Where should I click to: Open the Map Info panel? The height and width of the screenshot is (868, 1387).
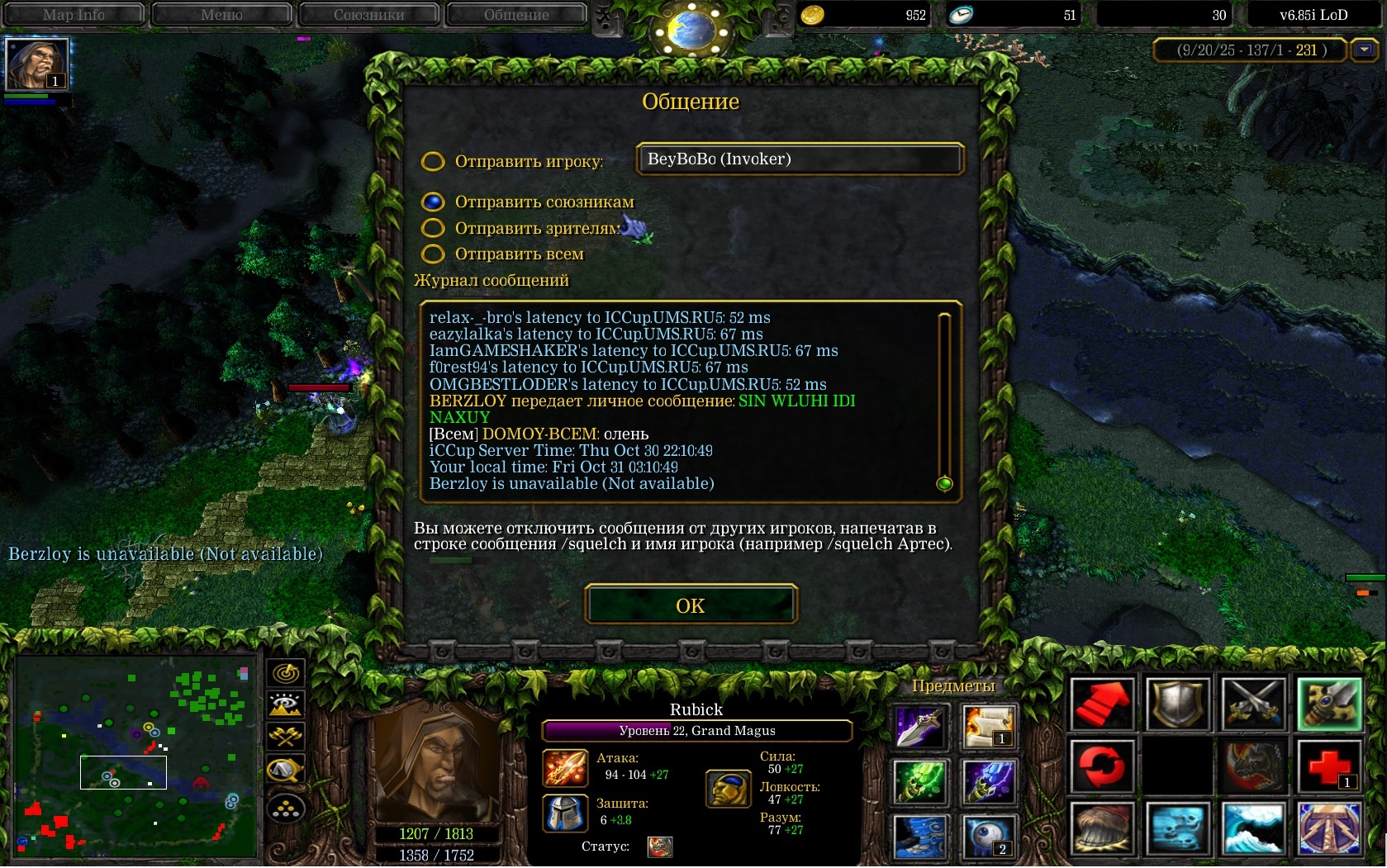74,14
